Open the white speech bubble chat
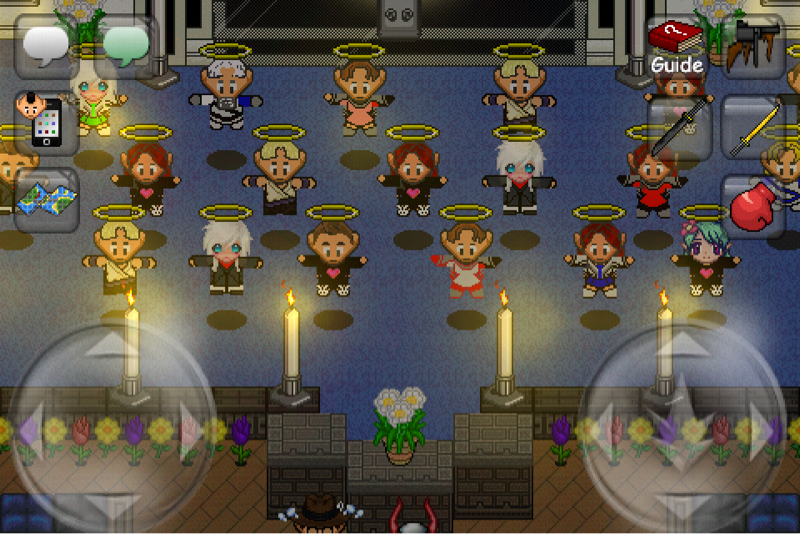 pos(46,45)
